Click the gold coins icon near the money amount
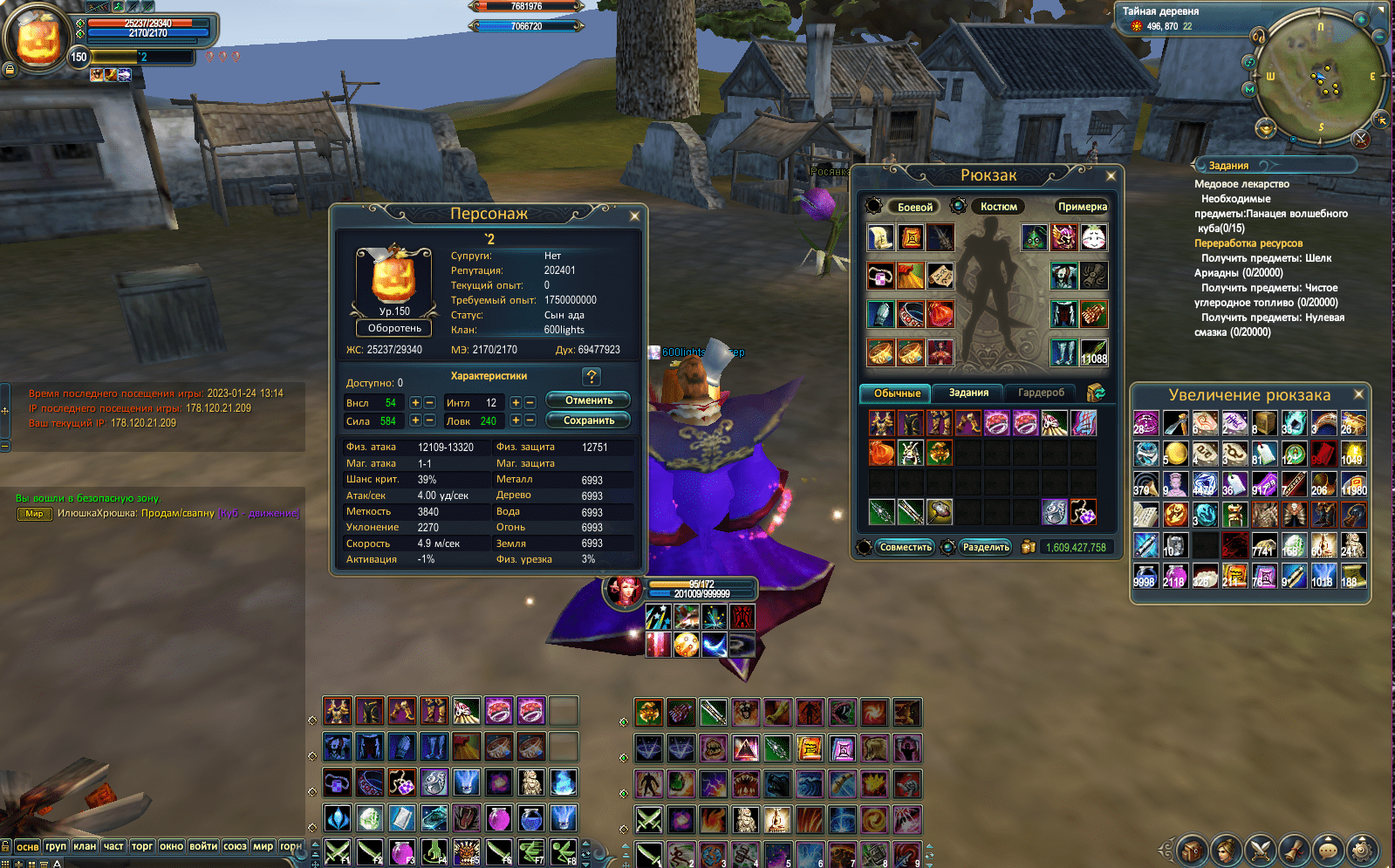This screenshot has width=1395, height=868. point(1029,548)
